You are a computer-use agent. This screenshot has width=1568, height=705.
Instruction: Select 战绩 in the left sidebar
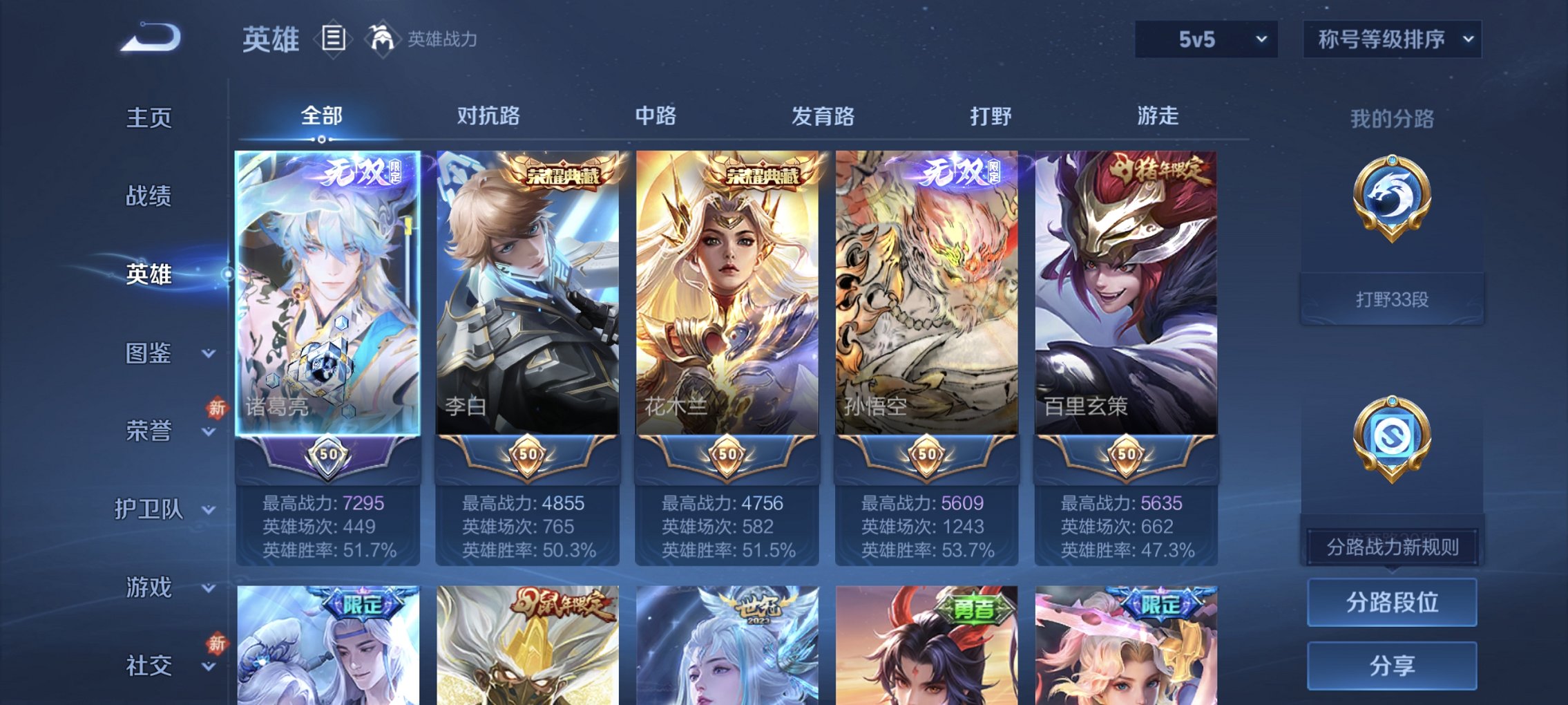pyautogui.click(x=147, y=196)
